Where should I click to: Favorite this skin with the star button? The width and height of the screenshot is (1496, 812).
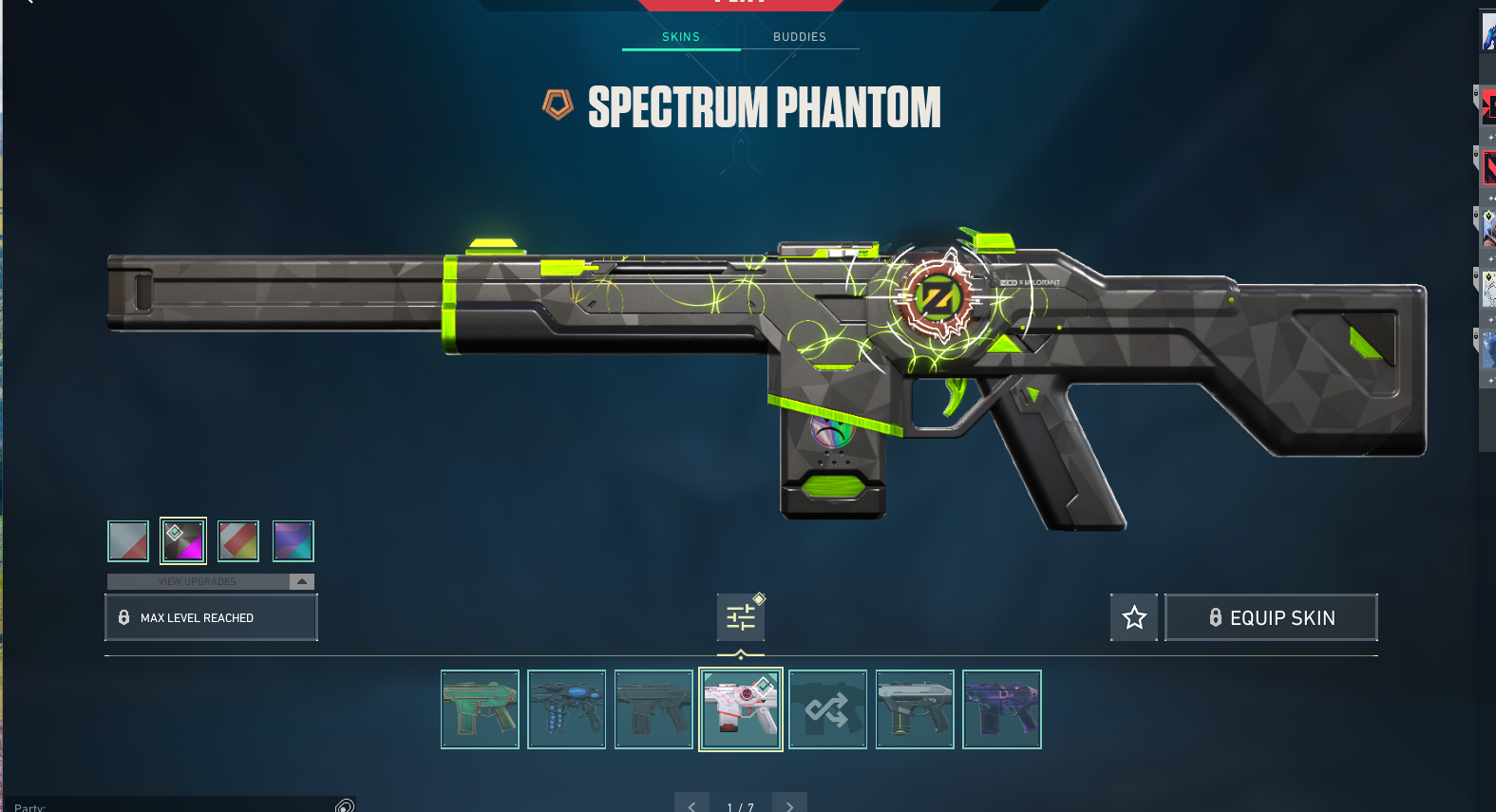(x=1134, y=618)
